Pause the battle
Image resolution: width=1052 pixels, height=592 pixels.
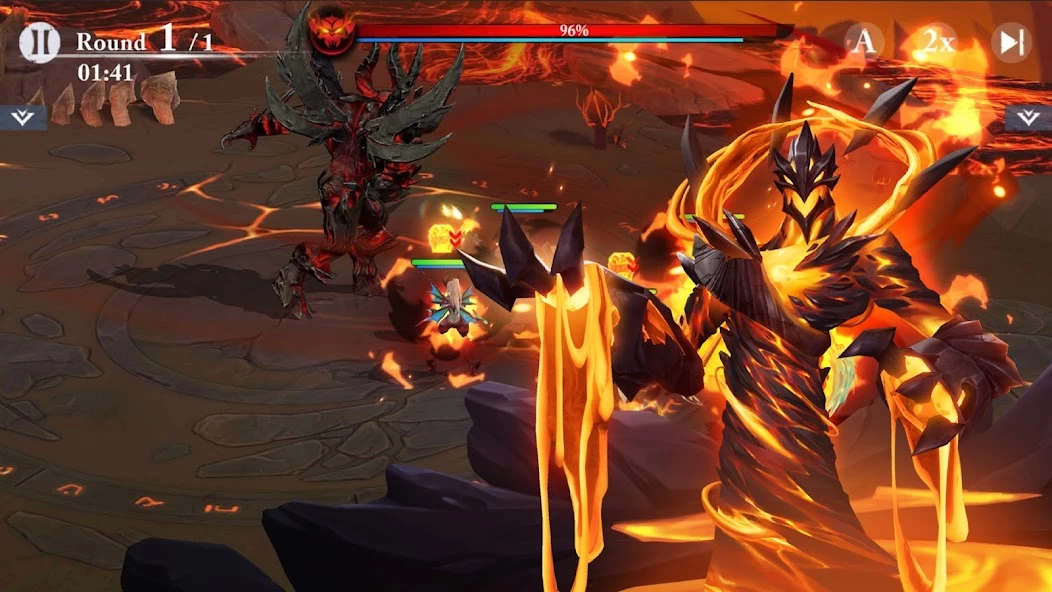pos(40,42)
